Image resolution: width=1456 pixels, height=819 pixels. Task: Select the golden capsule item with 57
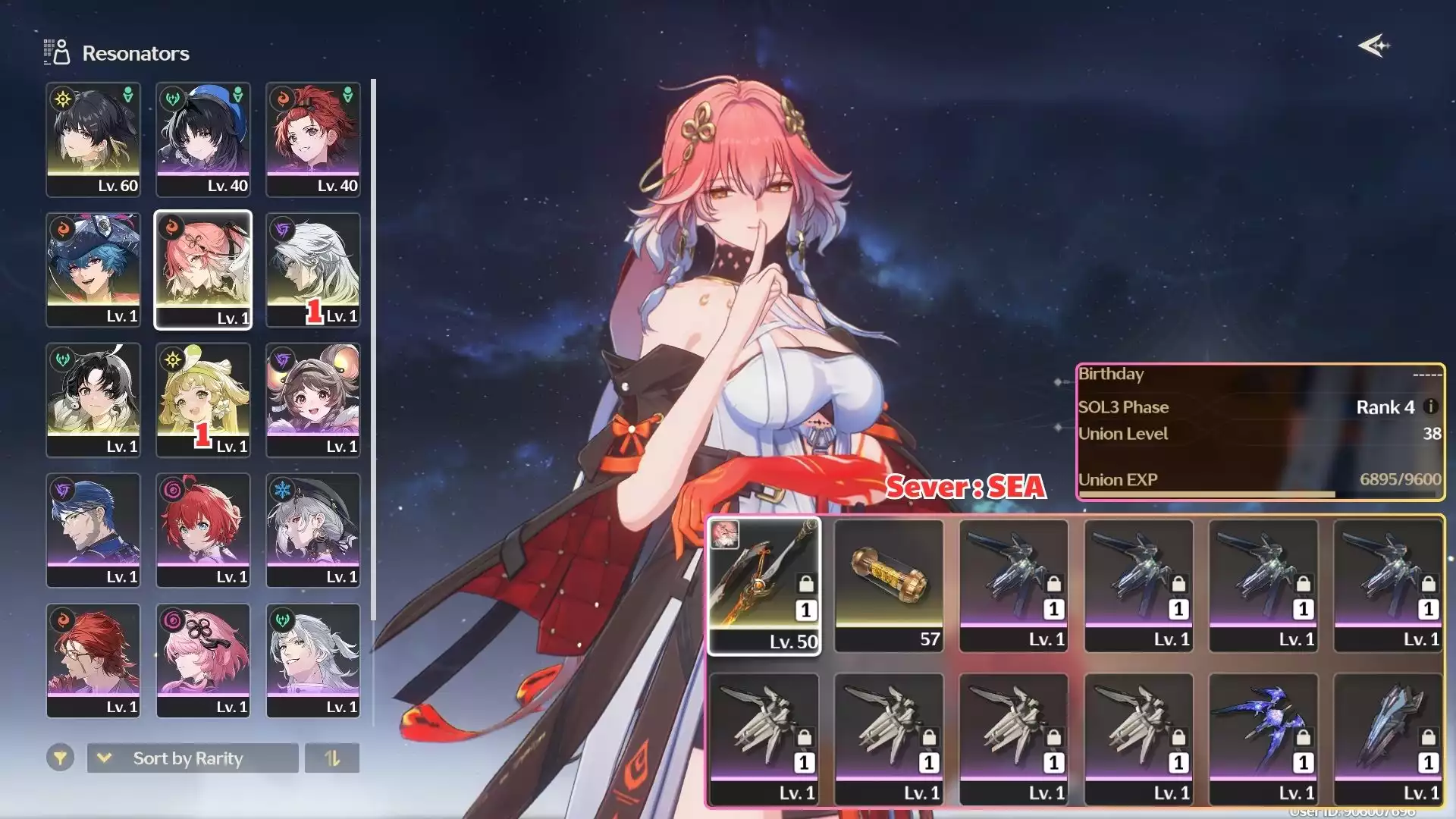(889, 585)
